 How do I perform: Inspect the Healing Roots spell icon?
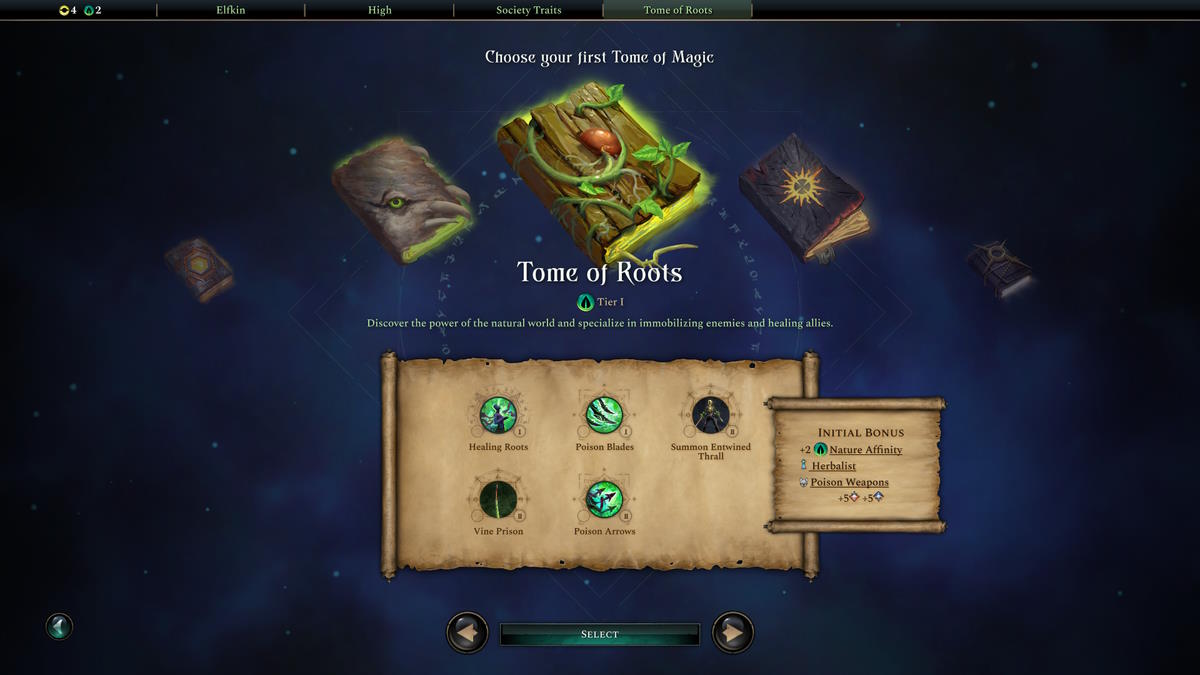click(x=497, y=414)
